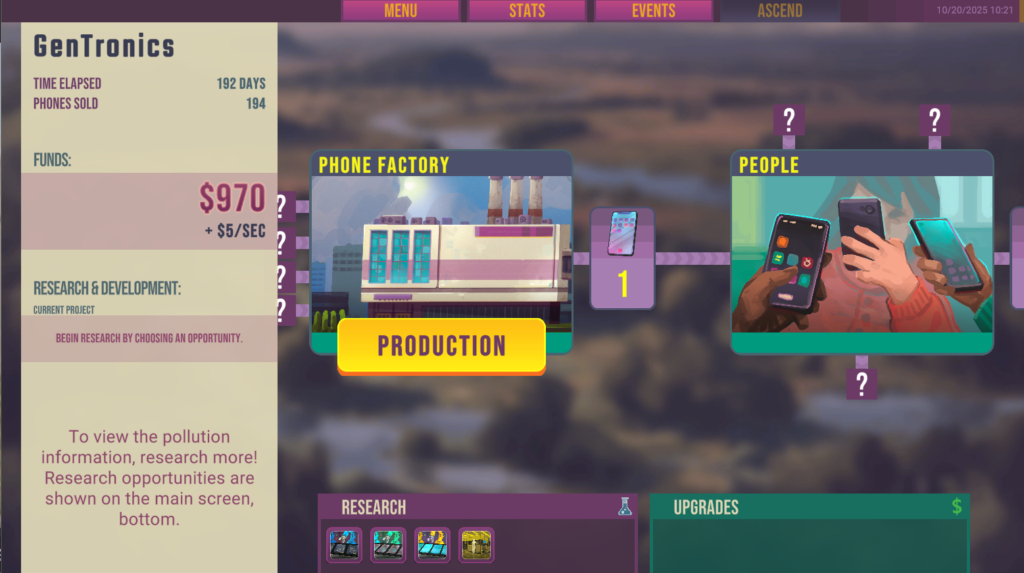This screenshot has width=1024, height=573.
Task: Select the yellow clean room research icon
Action: (x=476, y=545)
